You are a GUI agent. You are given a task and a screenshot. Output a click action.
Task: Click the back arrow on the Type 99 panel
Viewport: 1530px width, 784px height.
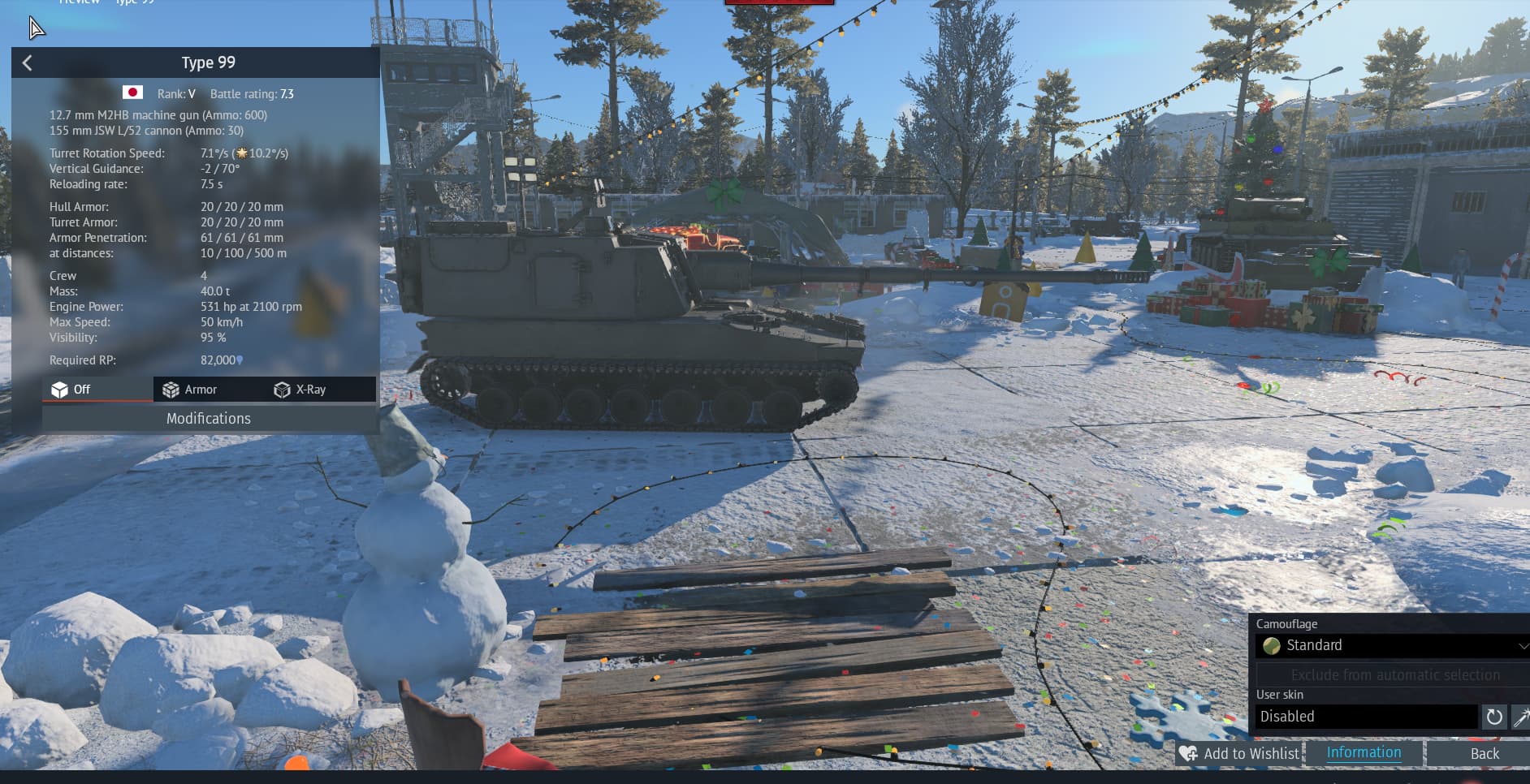27,62
